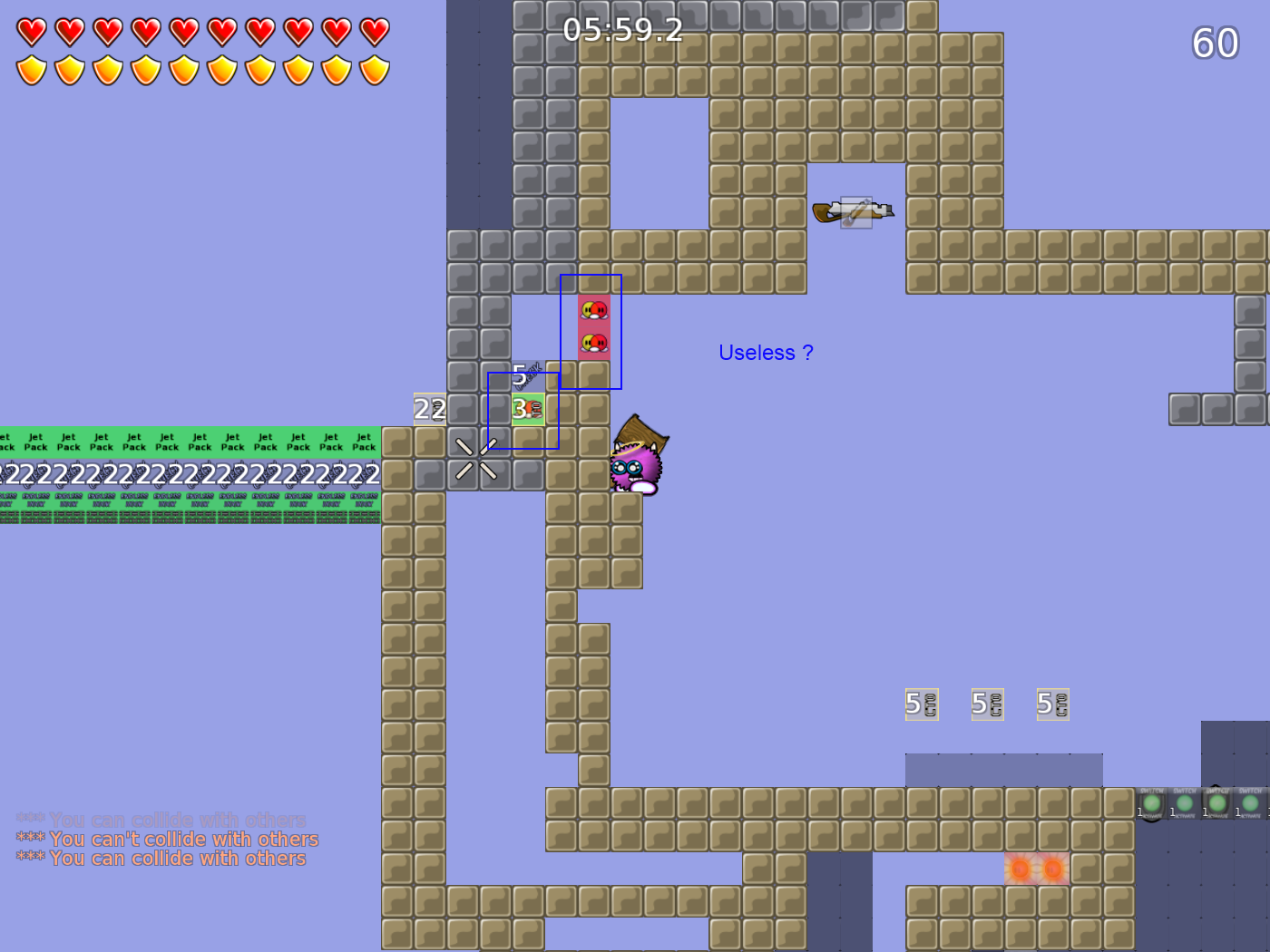This screenshot has height=952, width=1270.
Task: Activate the second green switch from the left
Action: 1183,803
